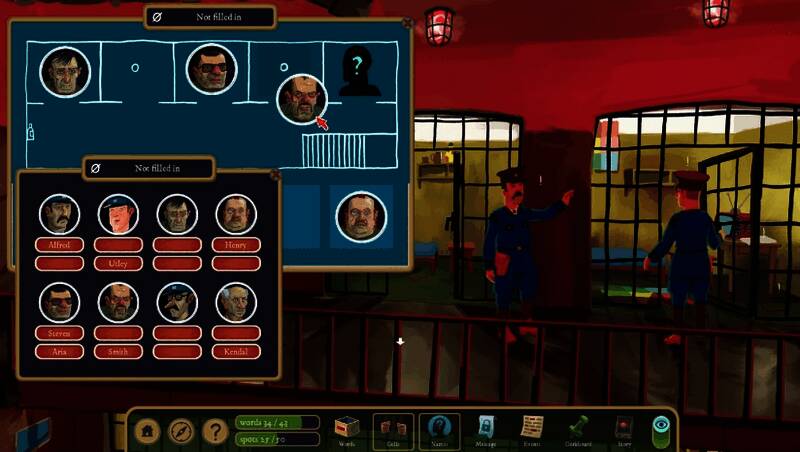The width and height of the screenshot is (800, 452).
Task: Click the Henry name tag
Action: (236, 244)
